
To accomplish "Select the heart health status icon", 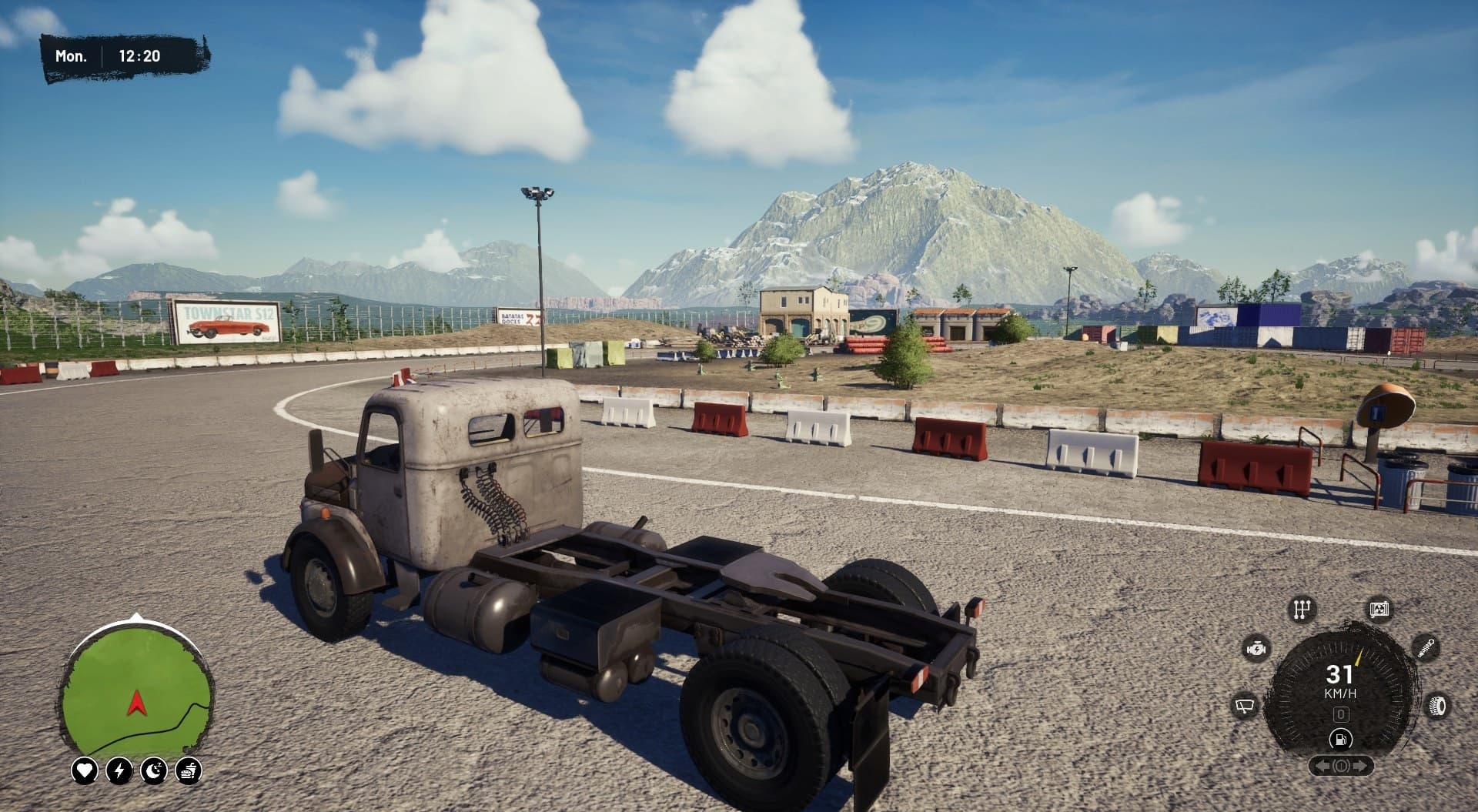I will pos(84,770).
